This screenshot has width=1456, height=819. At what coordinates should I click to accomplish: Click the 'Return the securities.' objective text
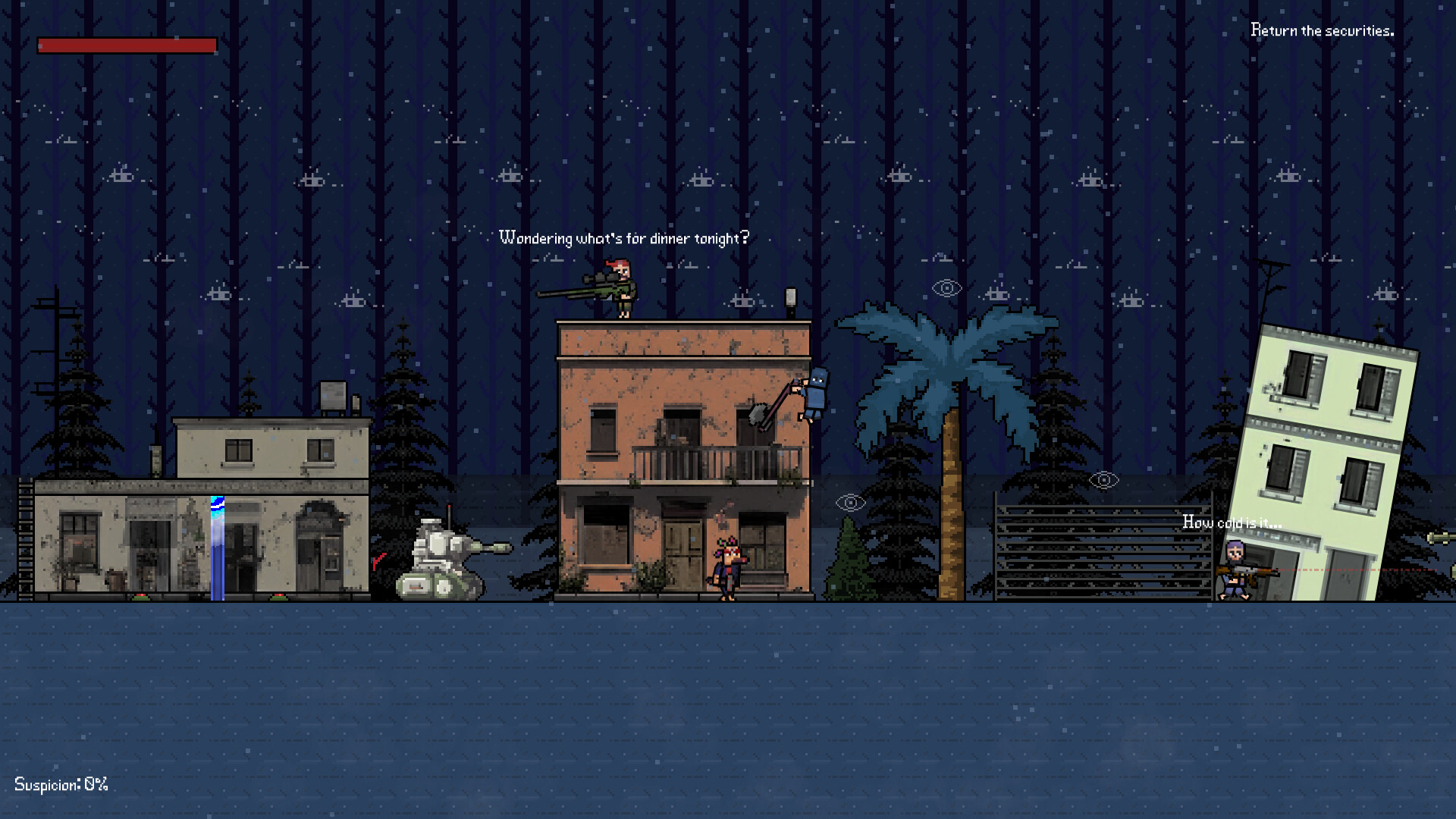pos(1323,31)
